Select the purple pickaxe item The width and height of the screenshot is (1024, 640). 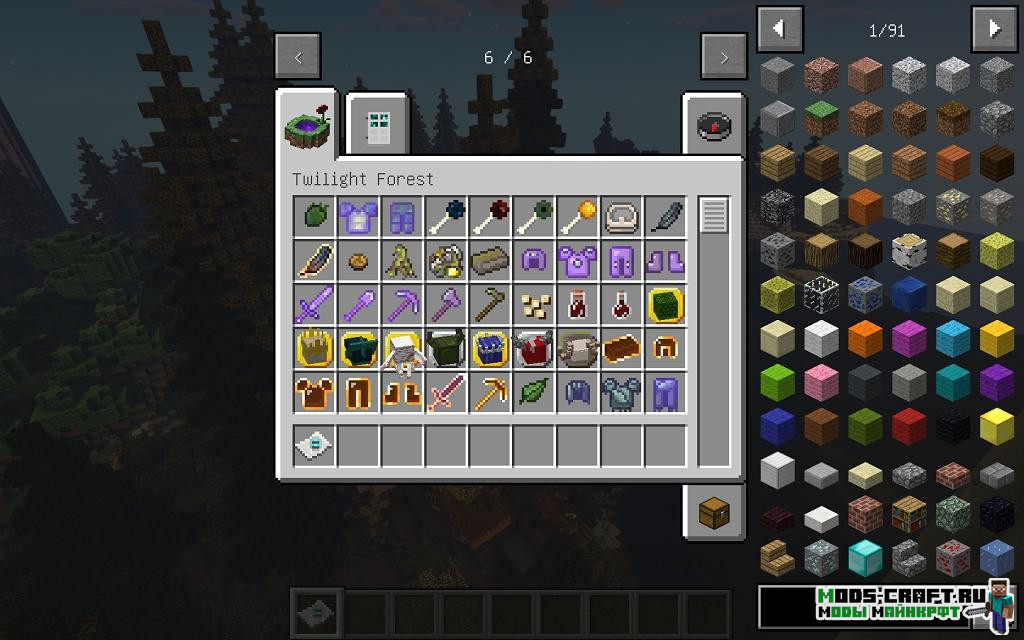coord(399,304)
